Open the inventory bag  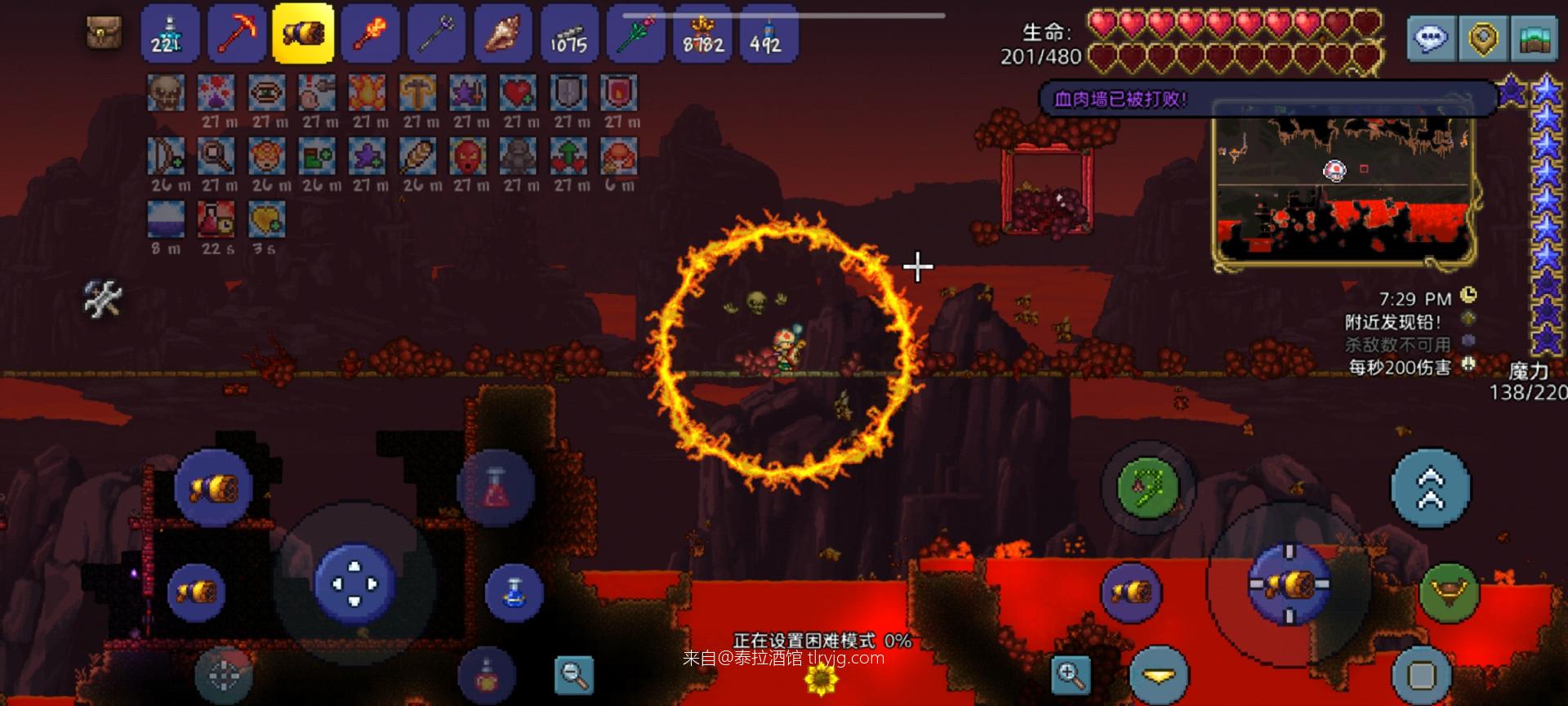click(x=105, y=34)
